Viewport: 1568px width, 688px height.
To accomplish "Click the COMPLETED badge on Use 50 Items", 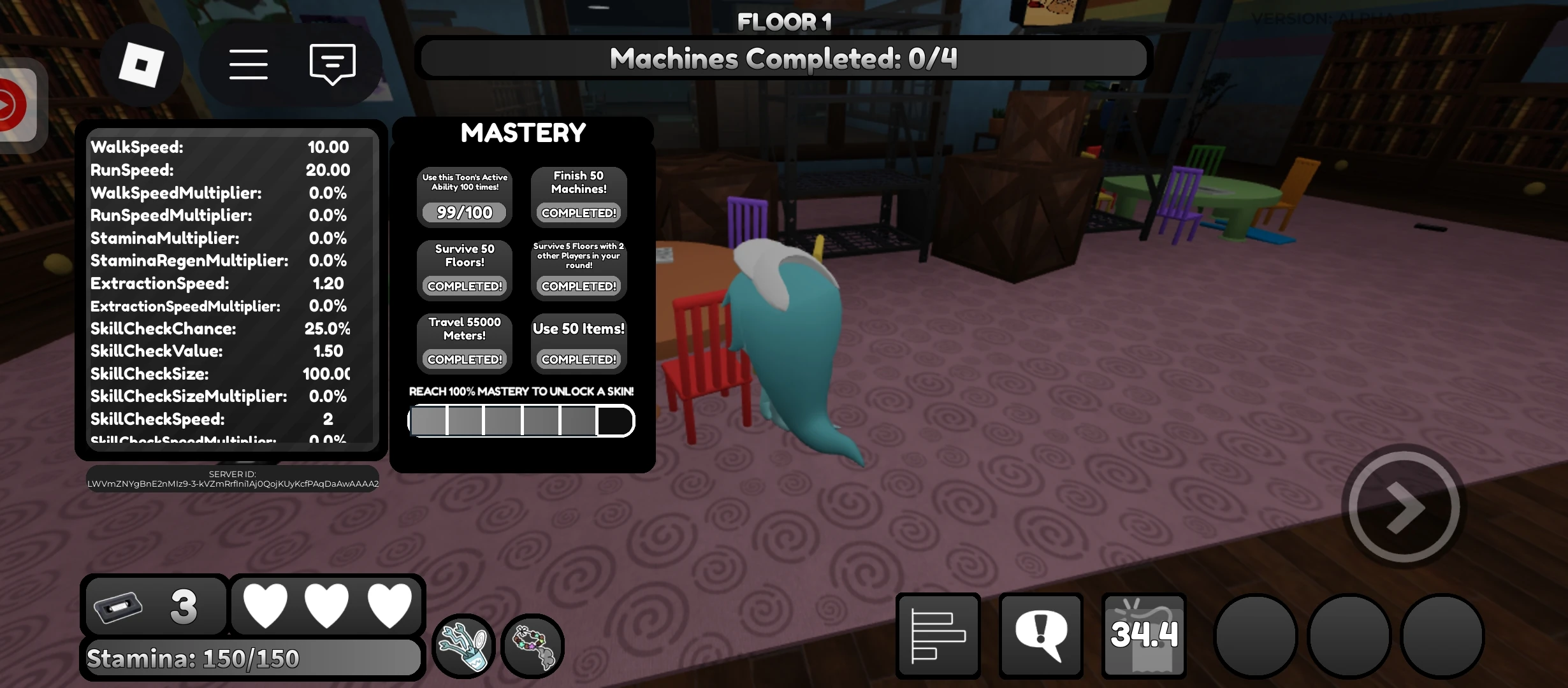I will coord(577,359).
